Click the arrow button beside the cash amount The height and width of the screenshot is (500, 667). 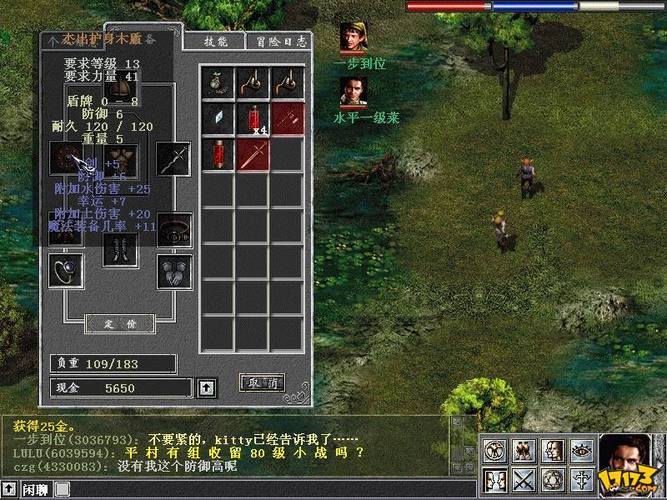(x=207, y=387)
